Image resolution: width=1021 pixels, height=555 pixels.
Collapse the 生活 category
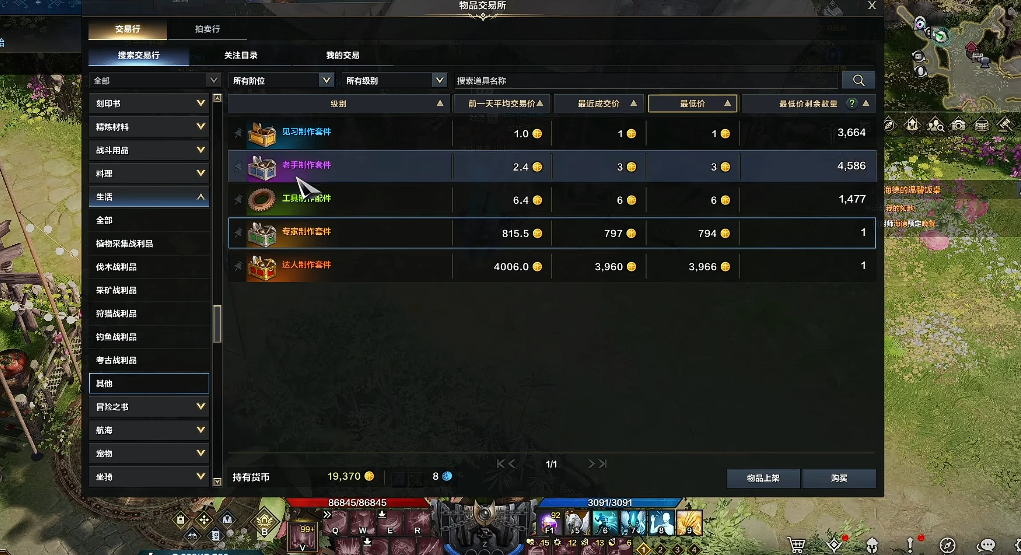pyautogui.click(x=149, y=197)
